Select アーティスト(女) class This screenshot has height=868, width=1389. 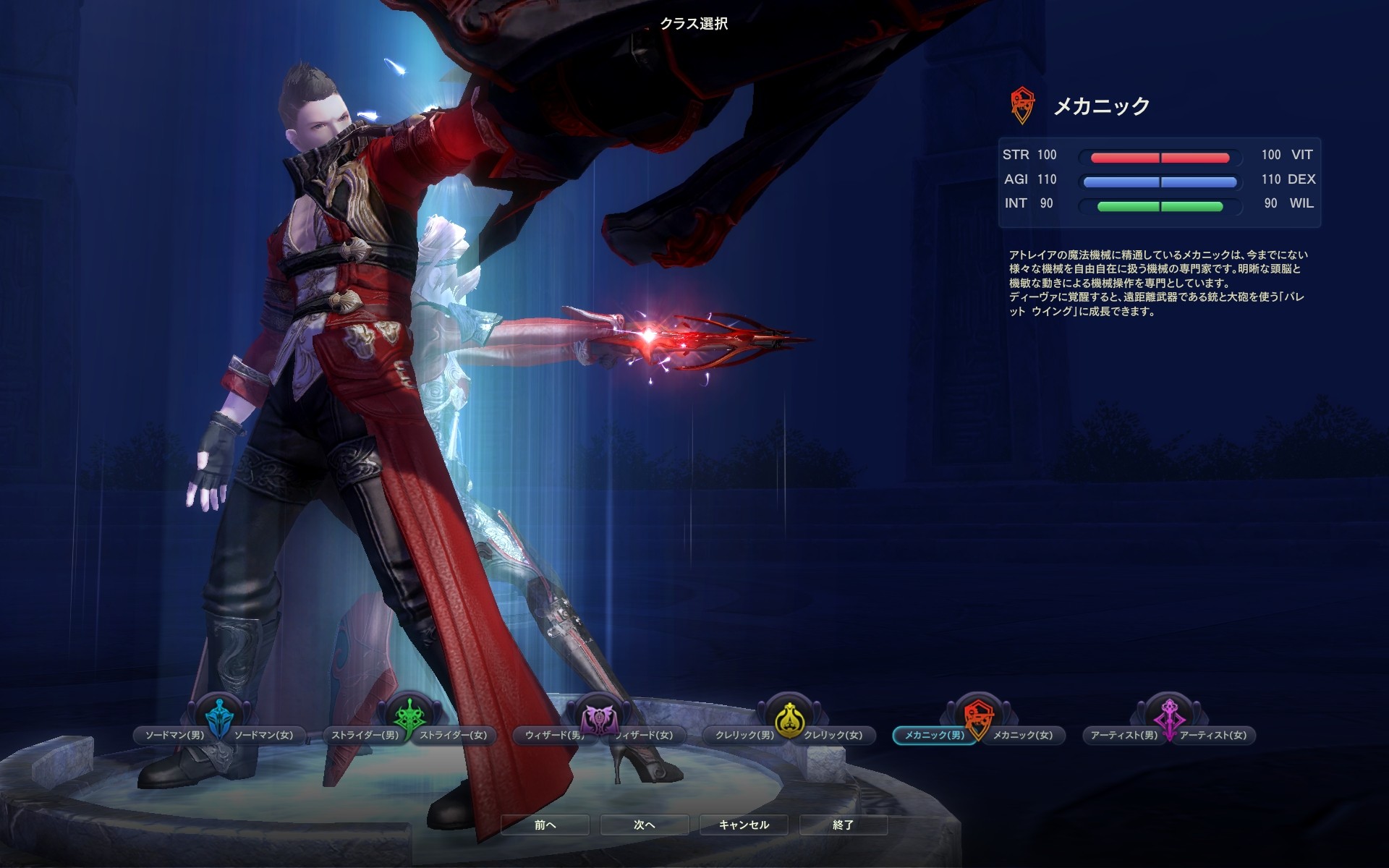coord(1214,735)
